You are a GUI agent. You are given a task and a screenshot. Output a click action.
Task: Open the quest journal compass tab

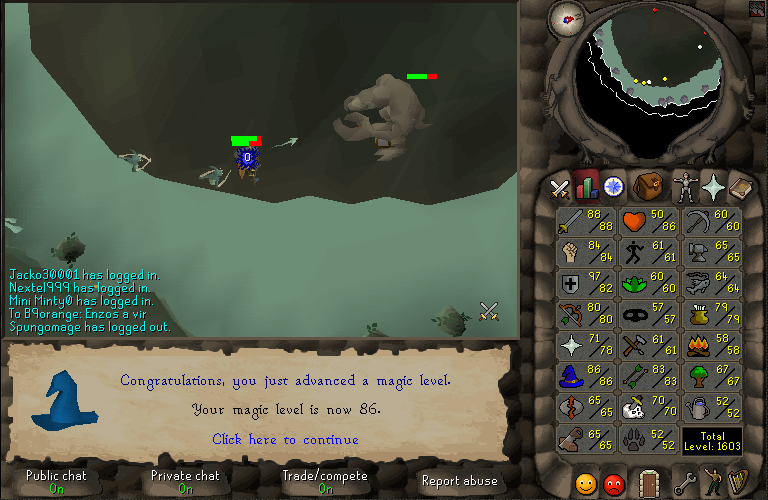pyautogui.click(x=614, y=186)
